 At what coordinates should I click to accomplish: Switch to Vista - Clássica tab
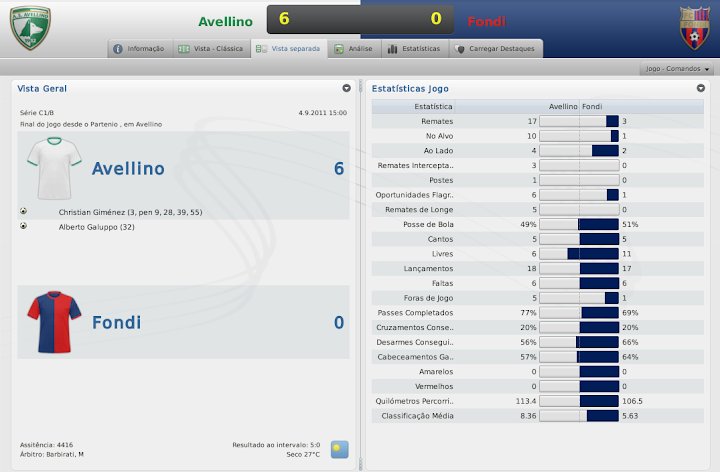[x=209, y=48]
